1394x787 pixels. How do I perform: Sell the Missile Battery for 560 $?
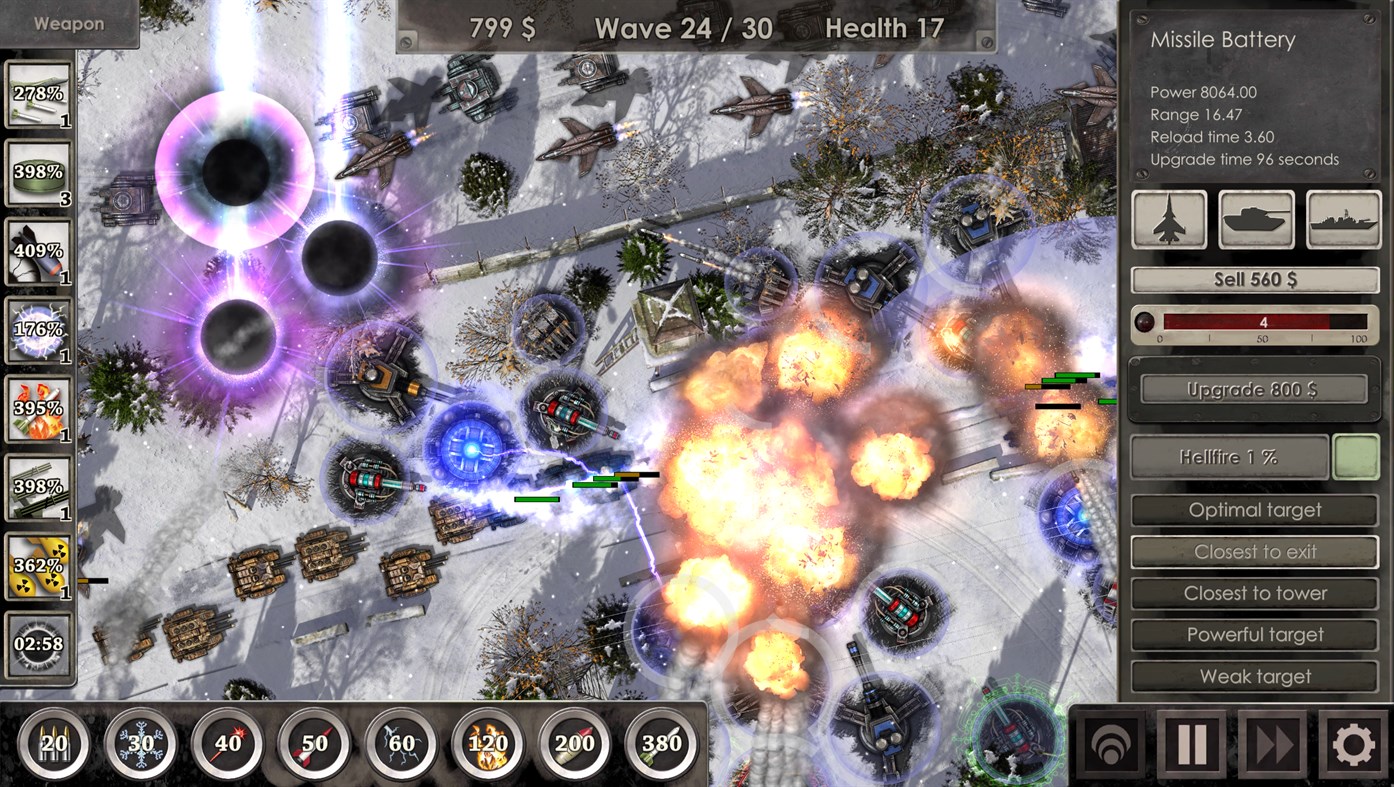click(x=1255, y=279)
